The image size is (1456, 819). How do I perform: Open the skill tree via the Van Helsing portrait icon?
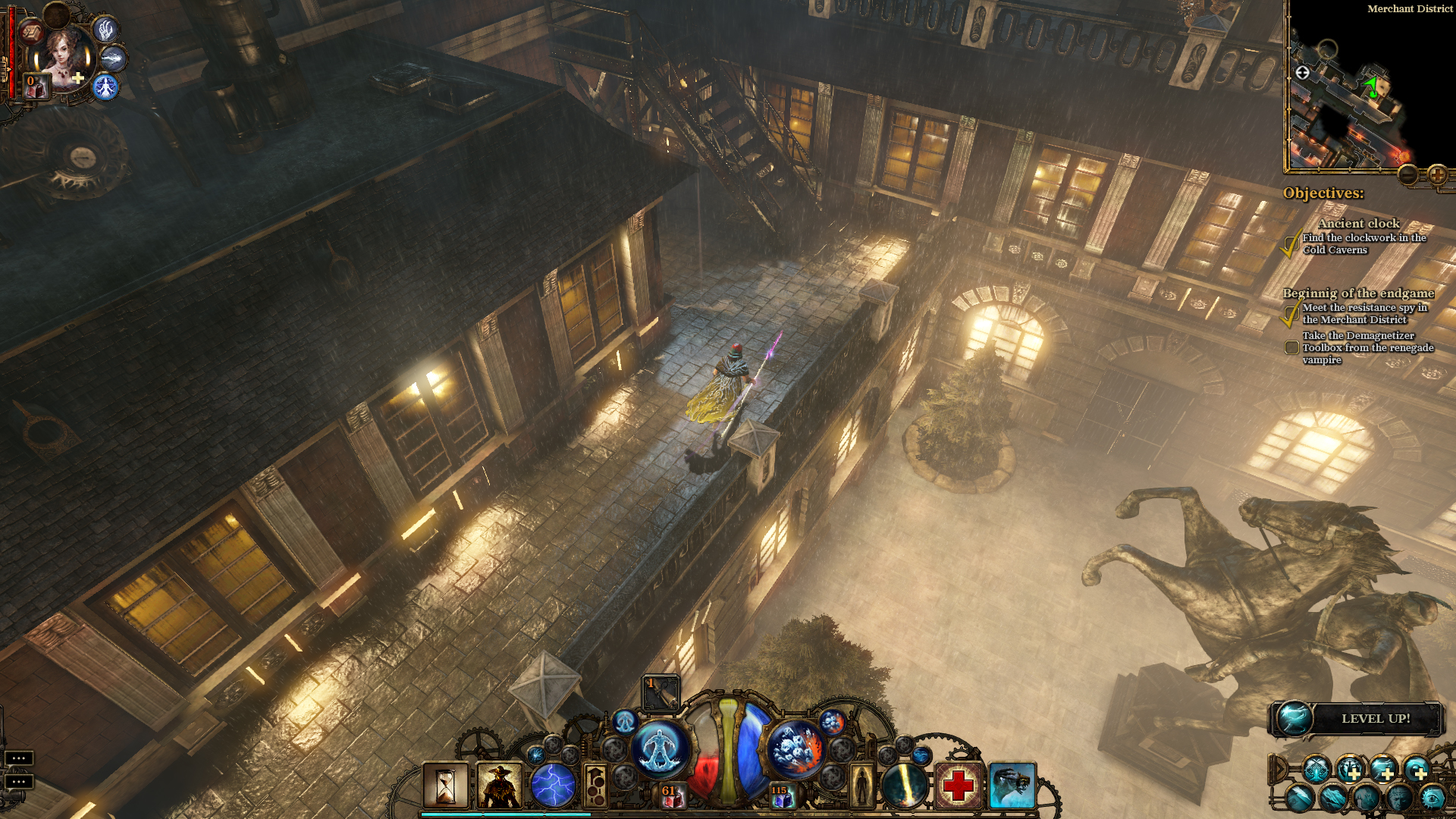[500, 784]
